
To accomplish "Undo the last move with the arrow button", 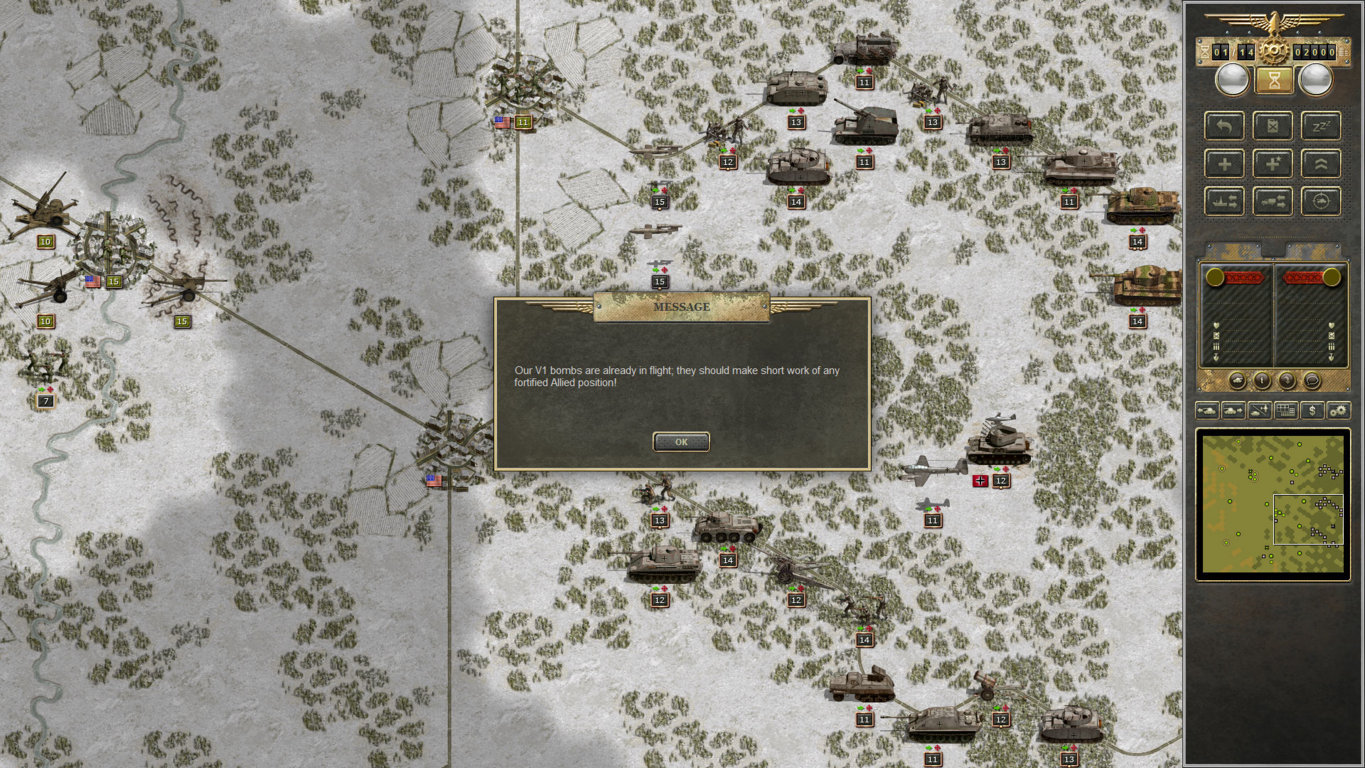I will [x=1225, y=126].
